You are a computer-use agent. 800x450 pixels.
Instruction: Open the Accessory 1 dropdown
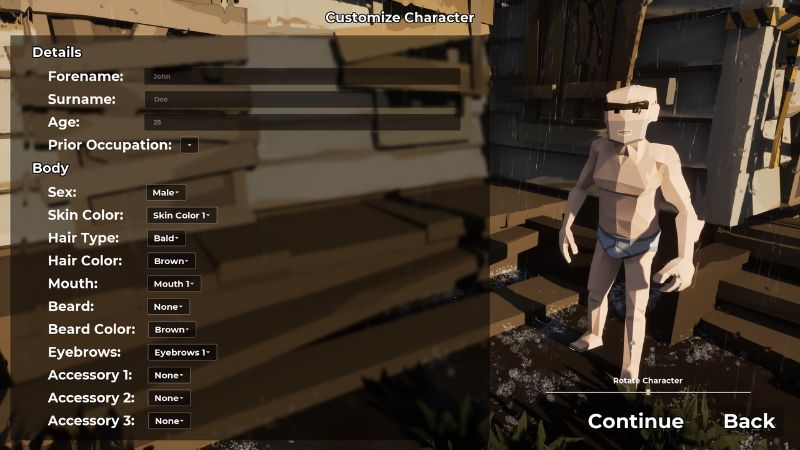coord(168,376)
